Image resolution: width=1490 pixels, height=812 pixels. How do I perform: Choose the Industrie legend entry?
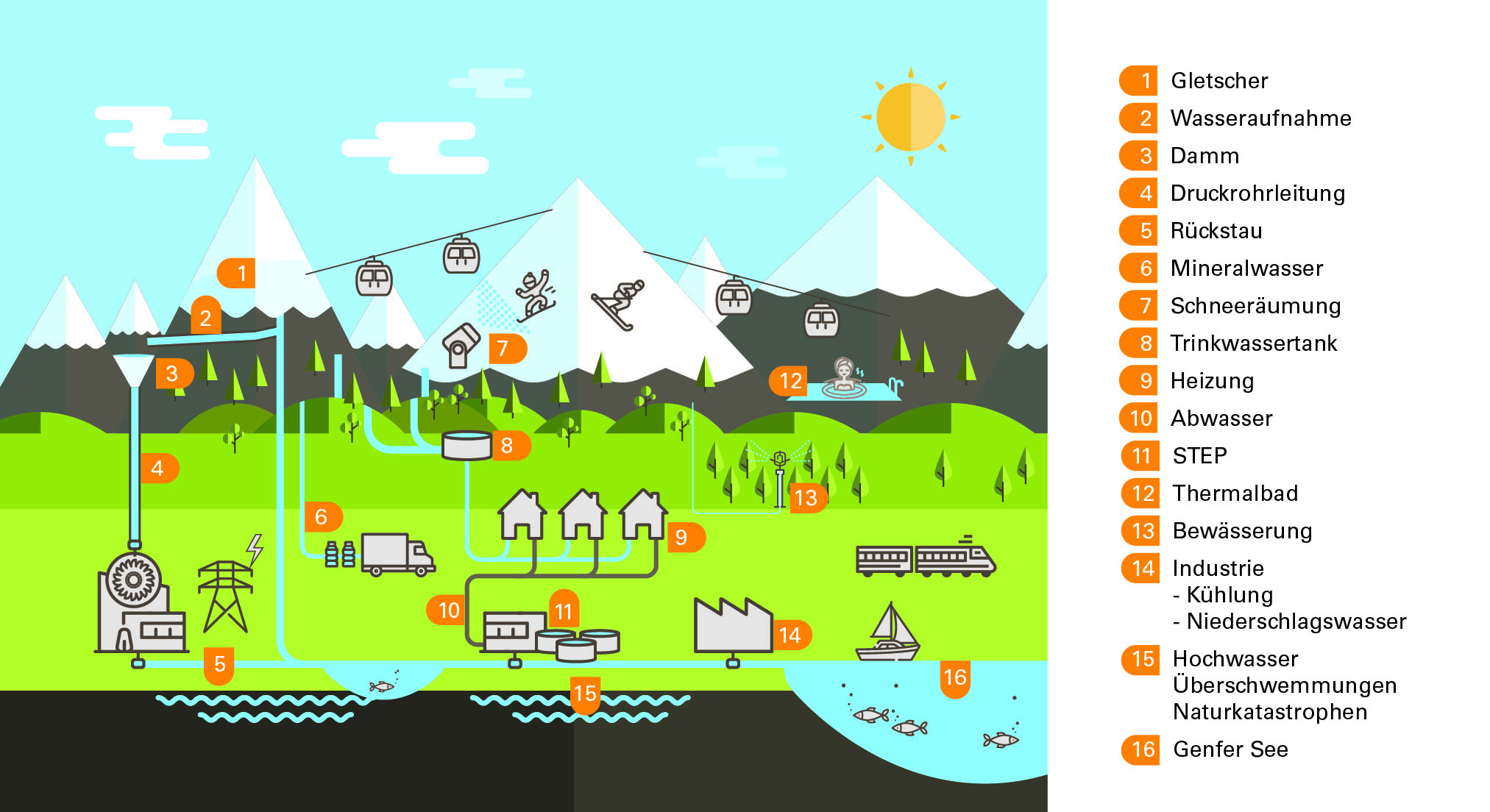(x=1218, y=569)
